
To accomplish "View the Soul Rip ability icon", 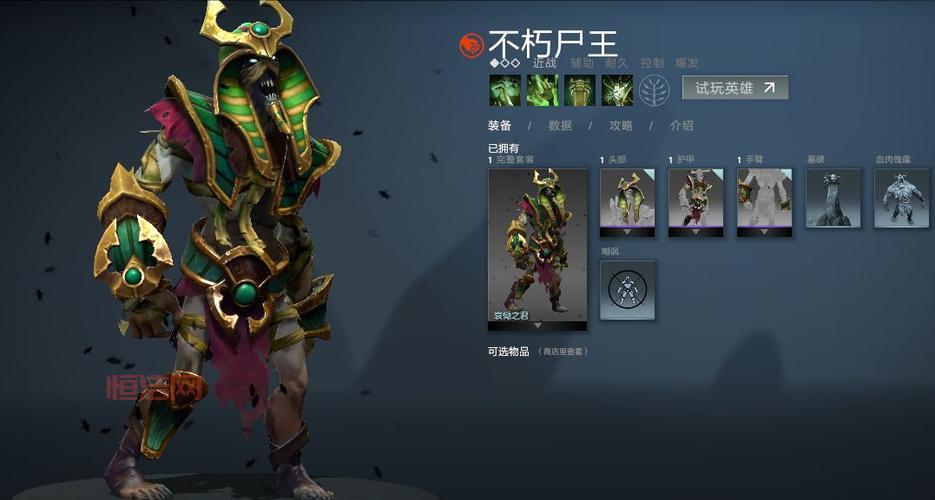I will 542,90.
